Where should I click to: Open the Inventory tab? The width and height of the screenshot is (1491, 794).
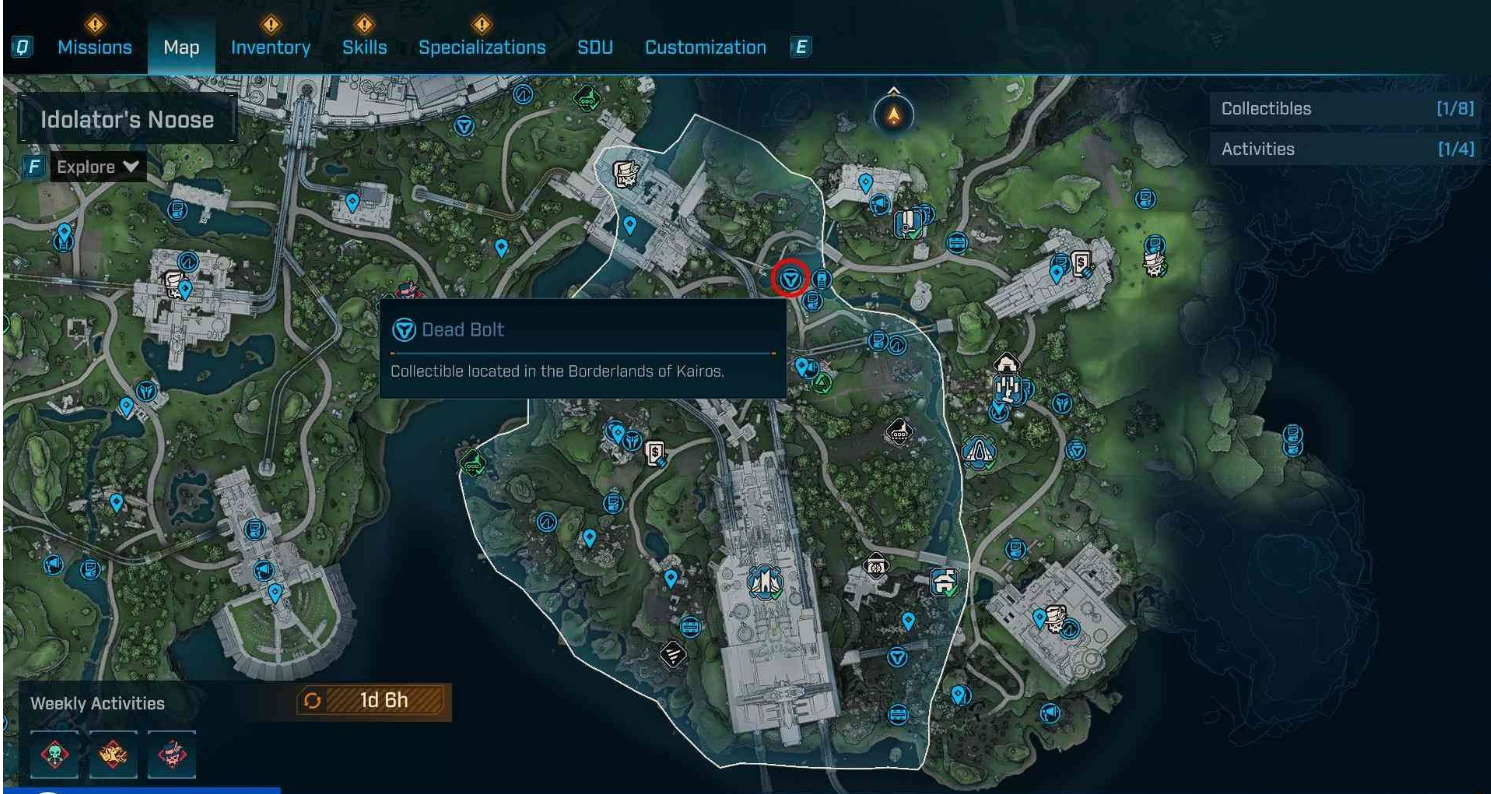(x=270, y=47)
